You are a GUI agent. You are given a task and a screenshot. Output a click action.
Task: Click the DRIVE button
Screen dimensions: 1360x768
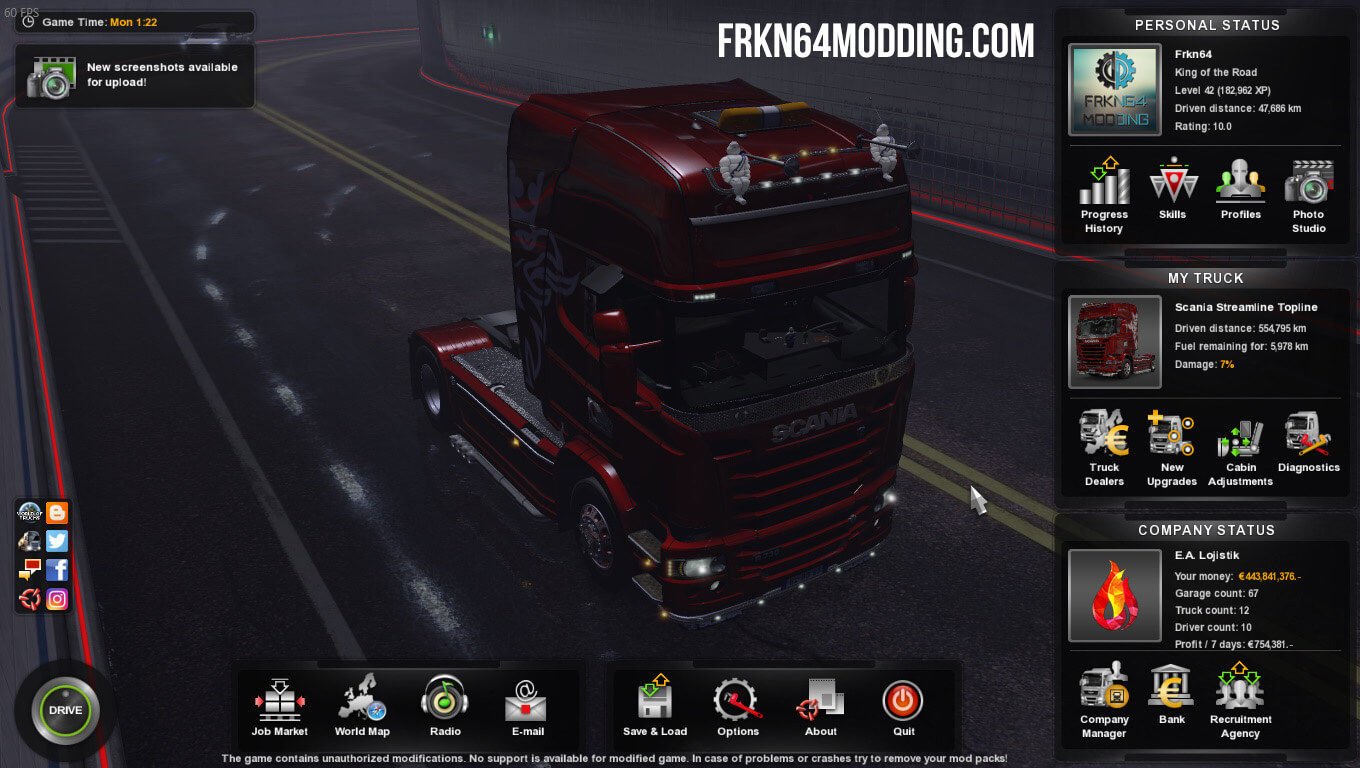click(65, 710)
